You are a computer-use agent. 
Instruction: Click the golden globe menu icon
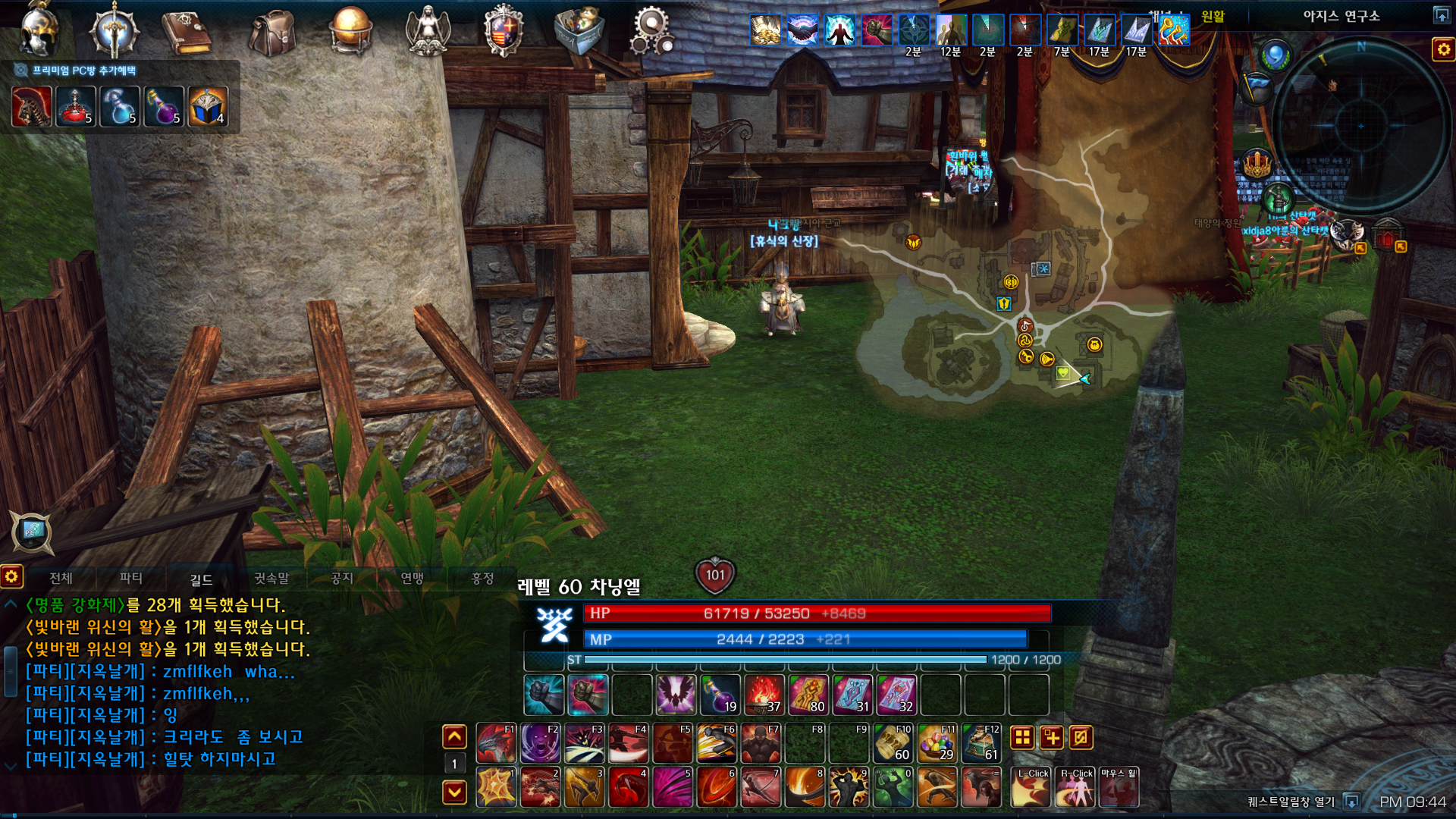point(350,30)
